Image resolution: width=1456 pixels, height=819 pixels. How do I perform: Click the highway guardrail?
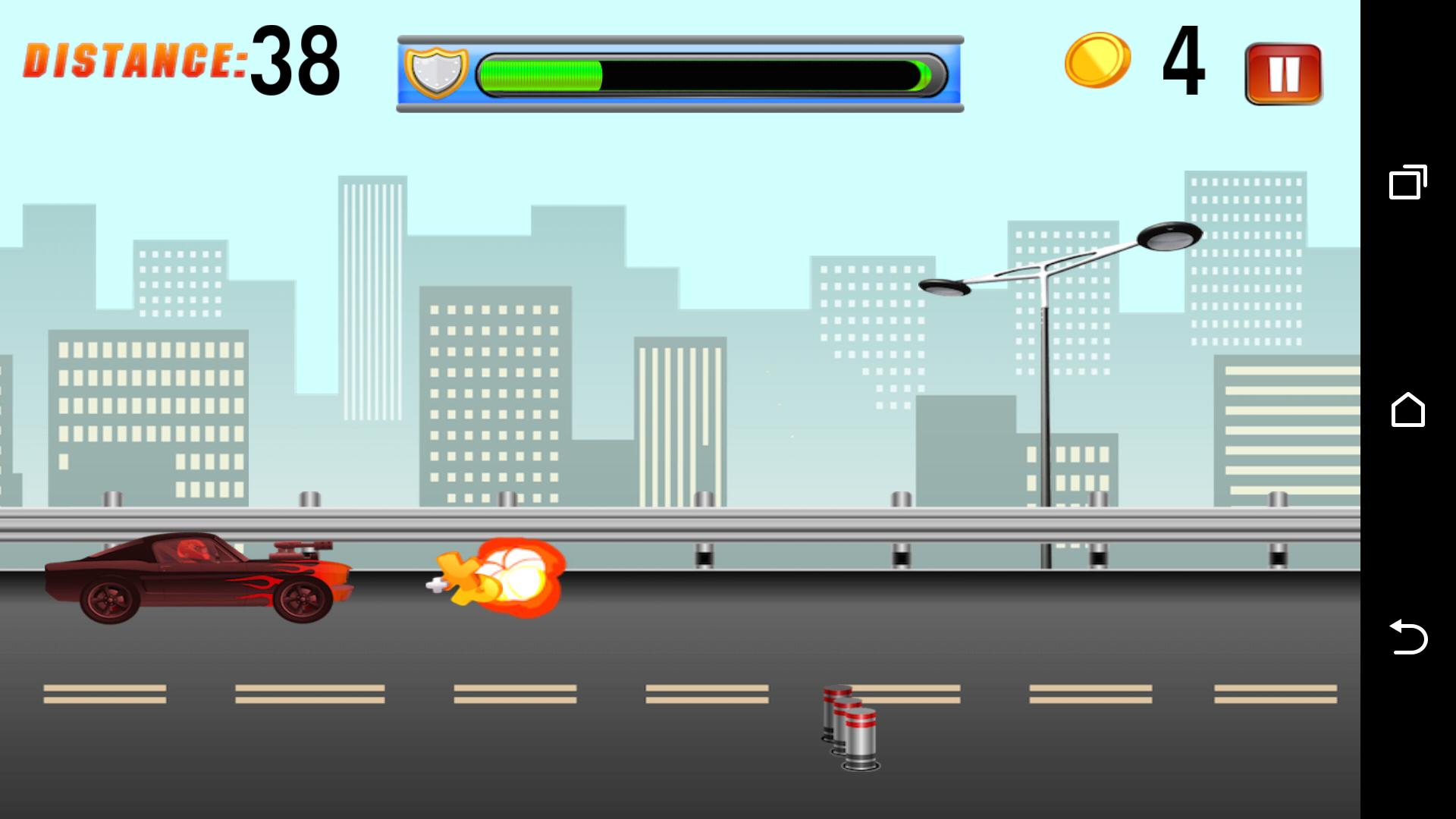click(682, 523)
